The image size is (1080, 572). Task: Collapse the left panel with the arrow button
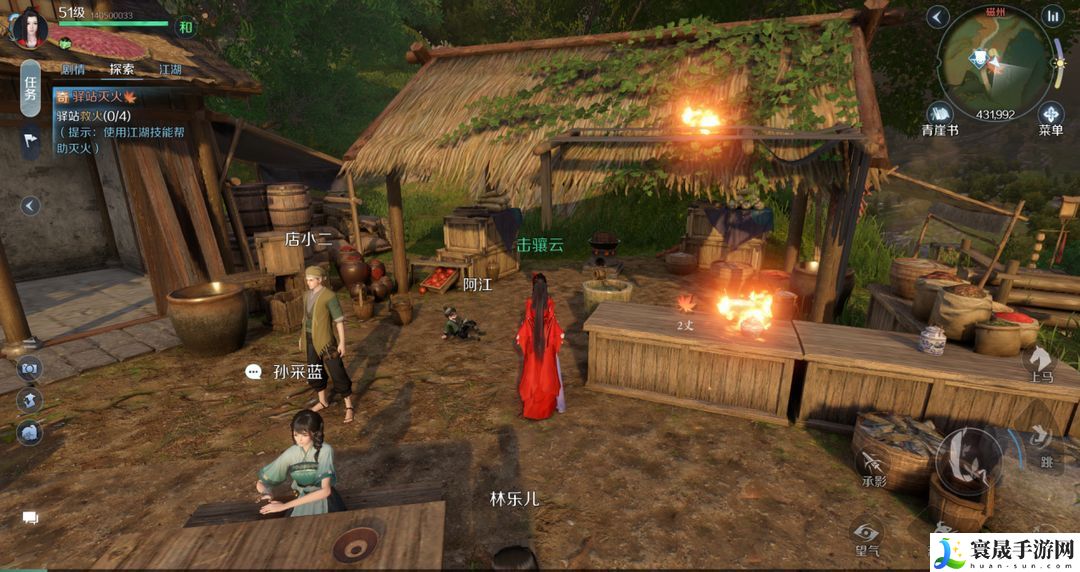30,206
